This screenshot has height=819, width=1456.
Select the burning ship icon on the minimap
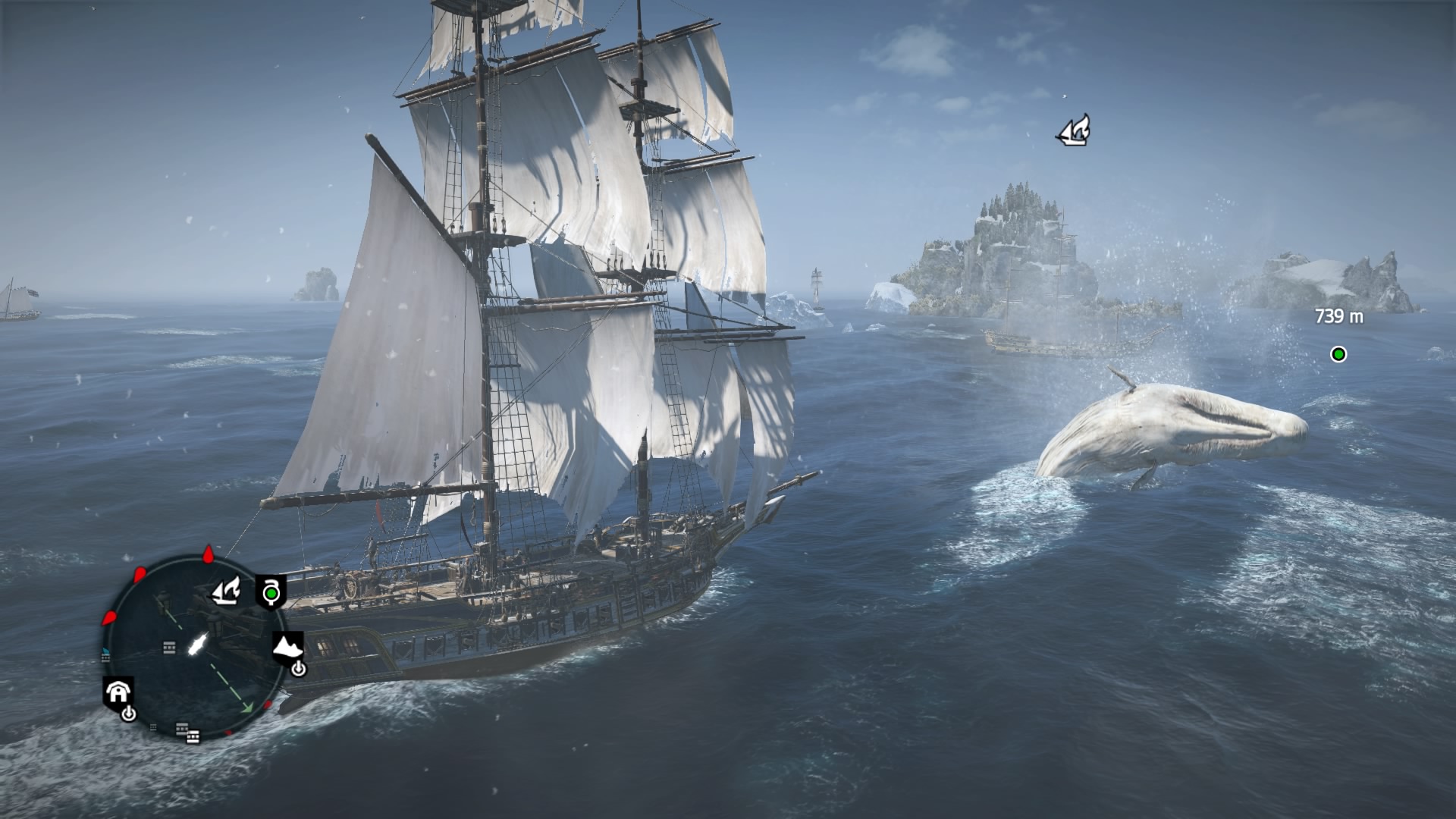225,591
